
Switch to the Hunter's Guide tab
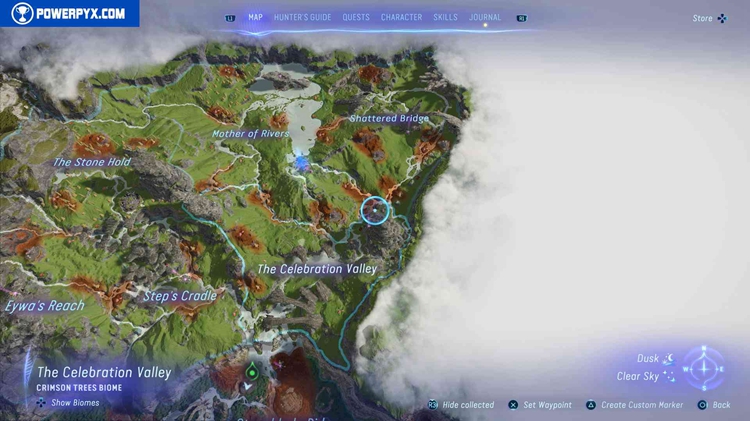(301, 17)
